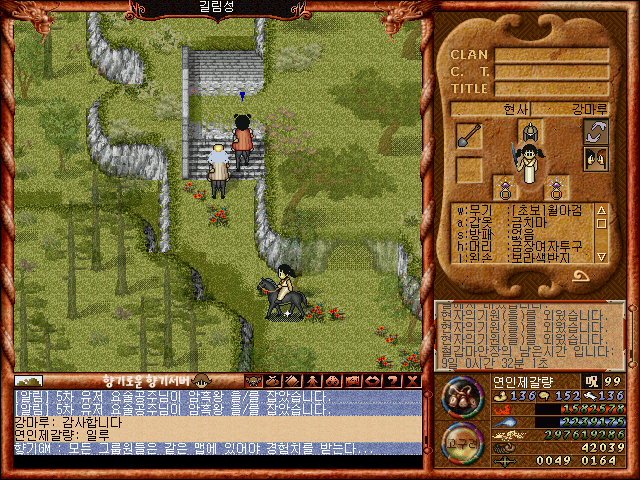
Task: Select the equipped helmet slot
Action: click(529, 132)
